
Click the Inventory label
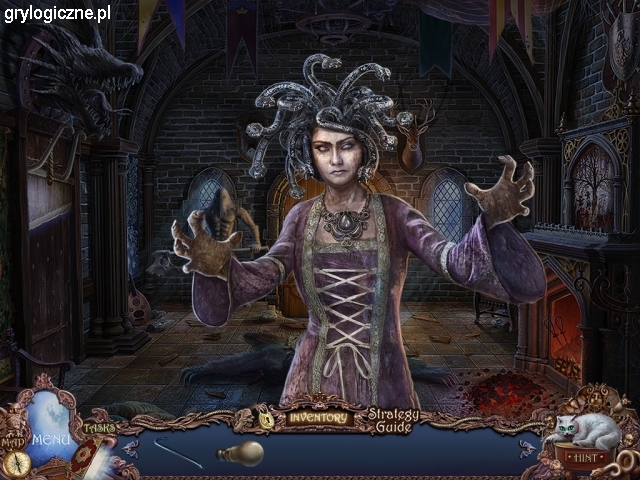point(317,417)
